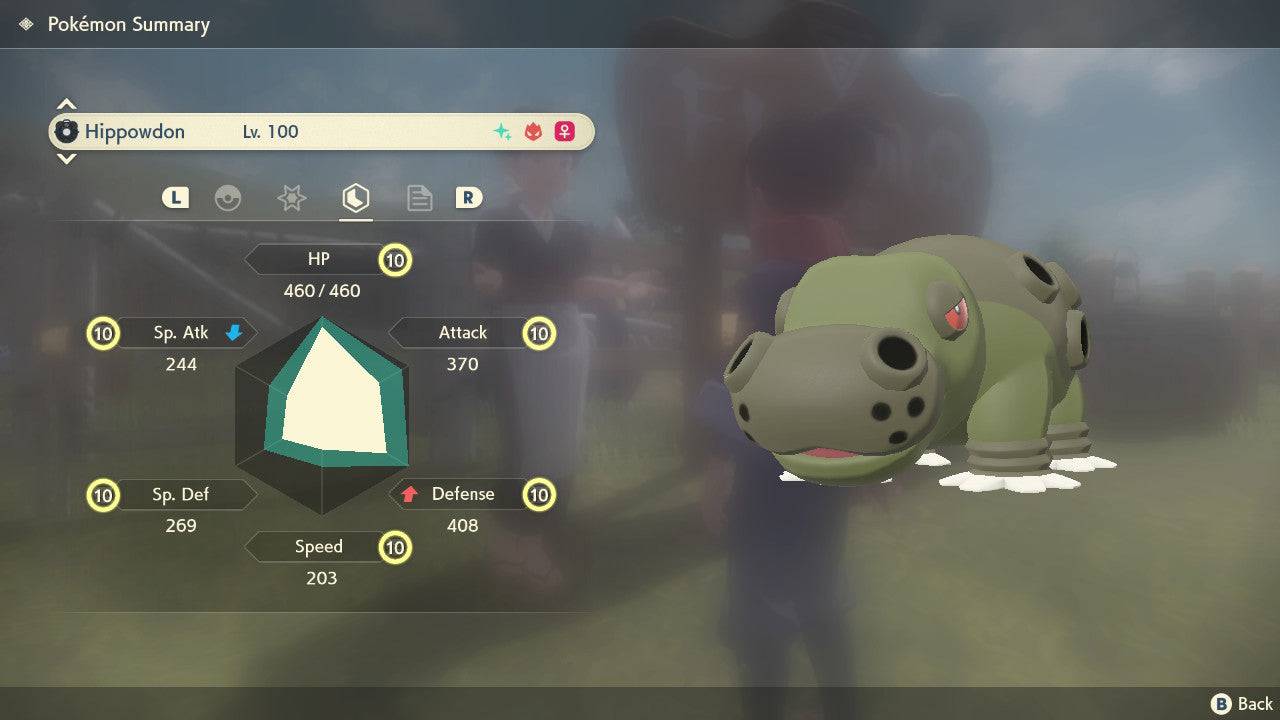Click the down arrow below Hippowdon's name
The height and width of the screenshot is (720, 1280).
66,158
